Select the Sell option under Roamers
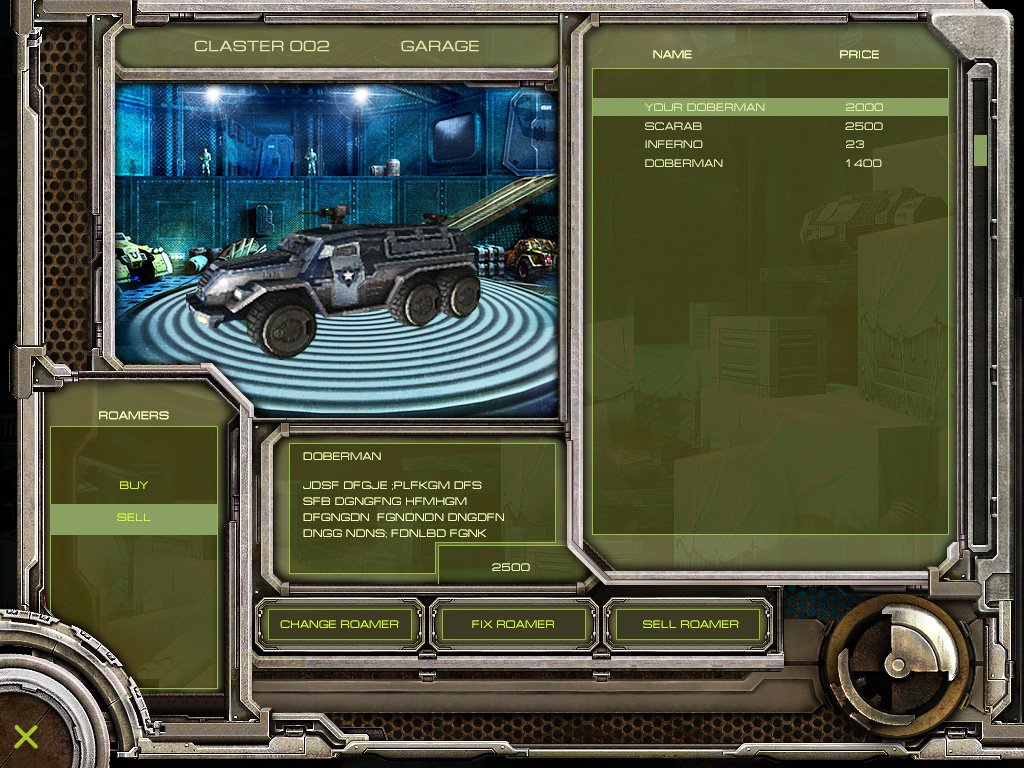This screenshot has height=768, width=1024. [134, 518]
